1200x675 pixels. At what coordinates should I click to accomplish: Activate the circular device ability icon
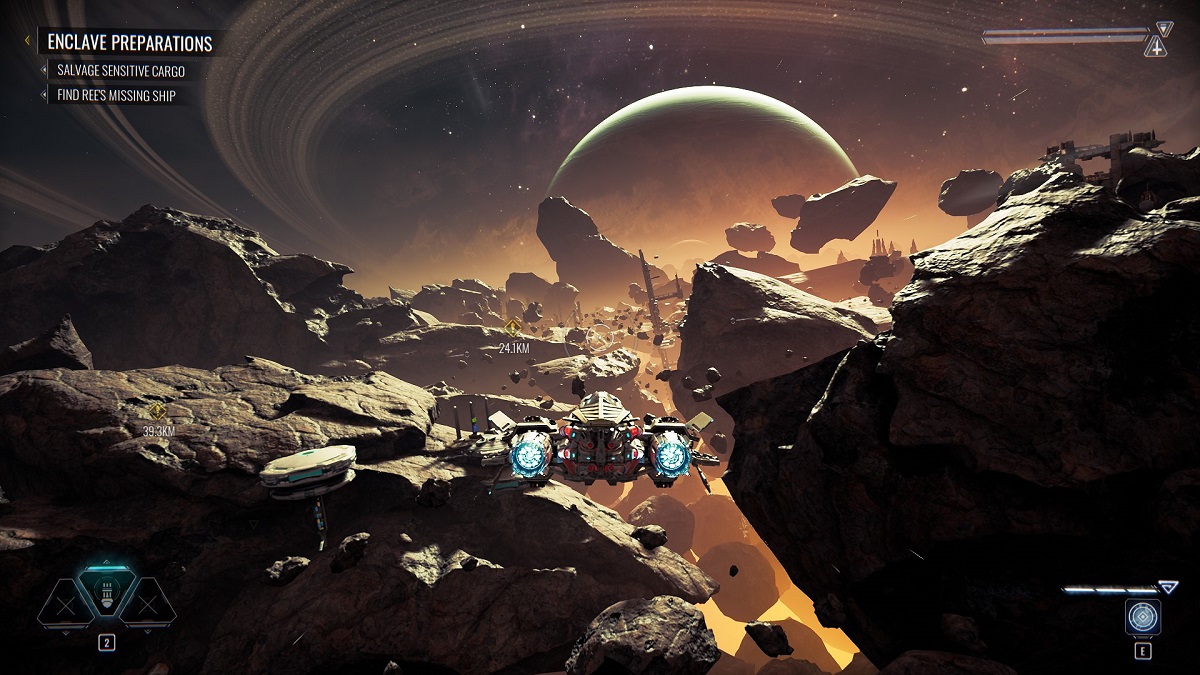[1142, 616]
